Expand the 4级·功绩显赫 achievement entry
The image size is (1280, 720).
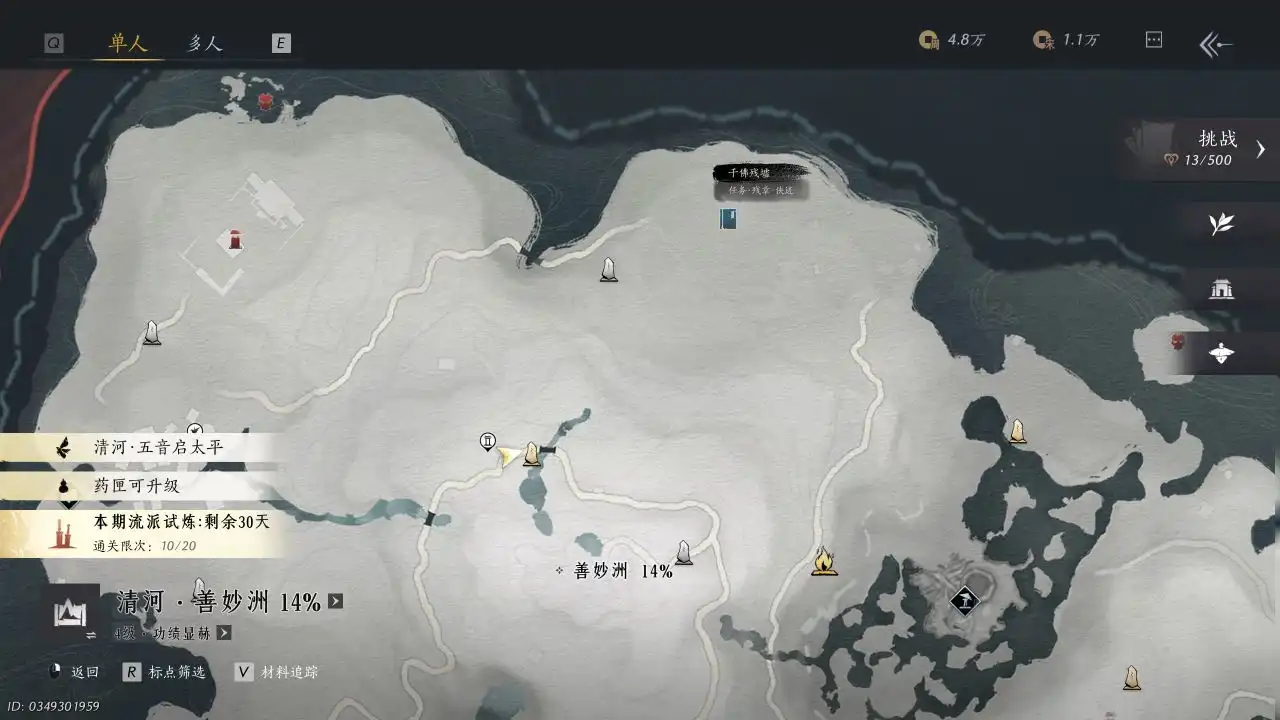[x=223, y=633]
